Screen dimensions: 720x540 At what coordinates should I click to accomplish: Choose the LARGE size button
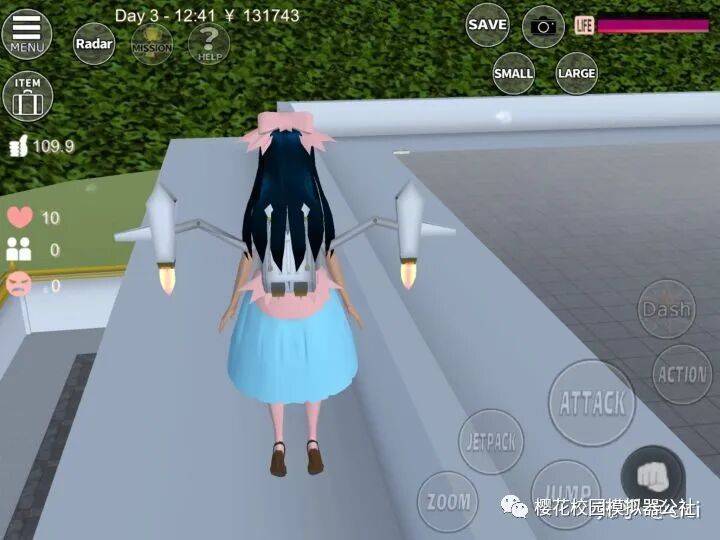(576, 73)
